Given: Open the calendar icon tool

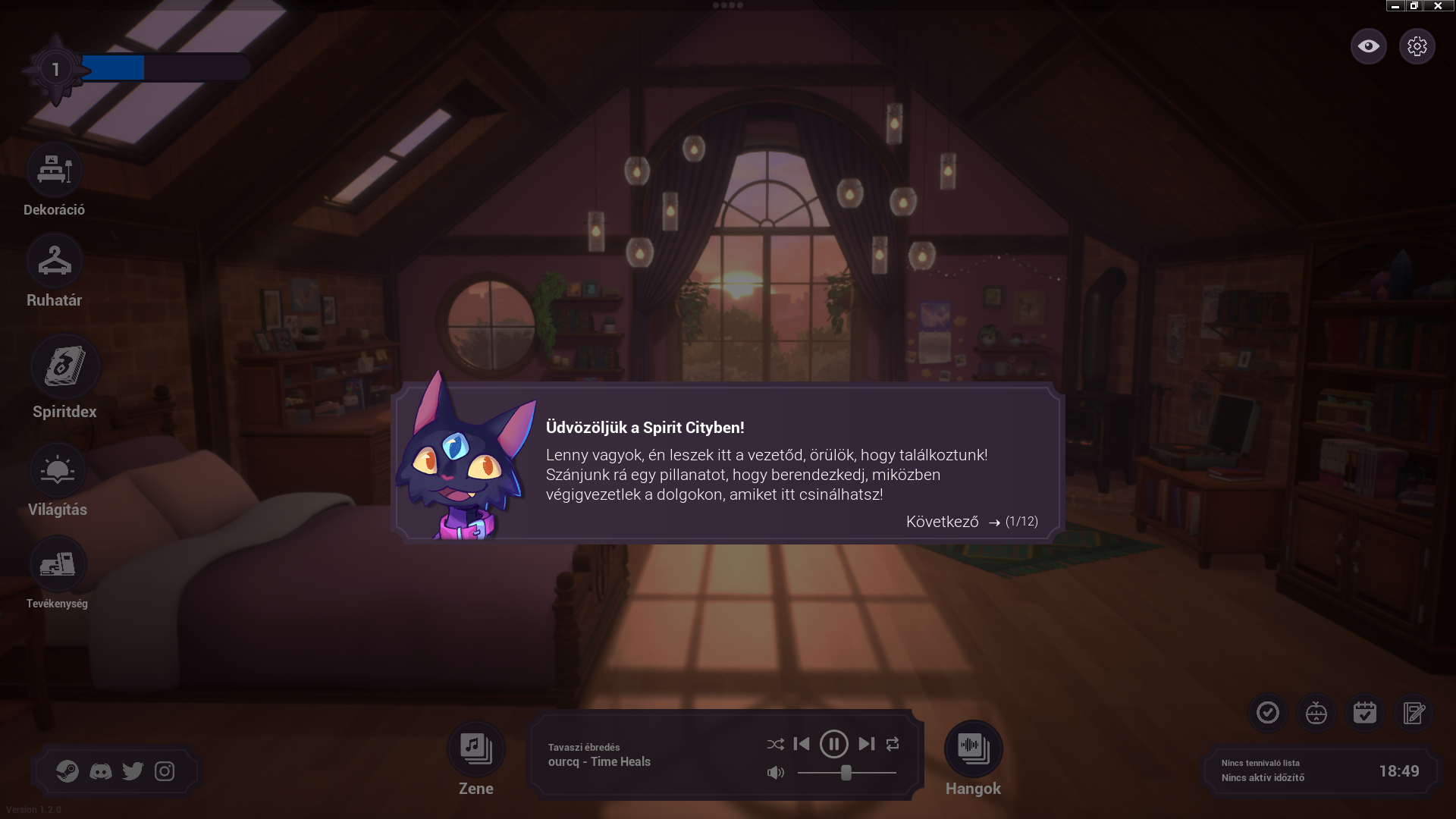Looking at the screenshot, I should pyautogui.click(x=1364, y=713).
